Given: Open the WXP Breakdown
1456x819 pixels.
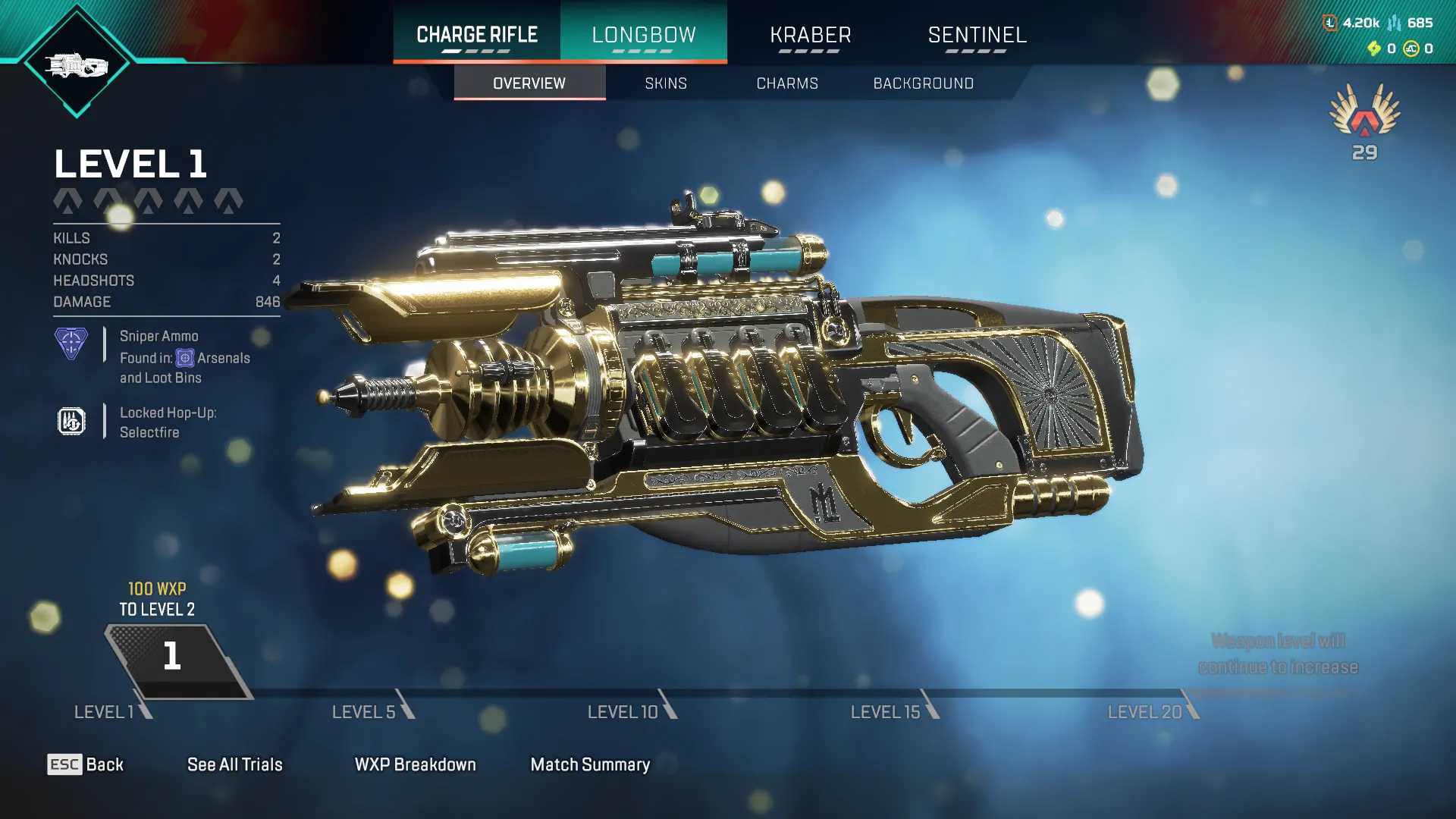Looking at the screenshot, I should (414, 764).
